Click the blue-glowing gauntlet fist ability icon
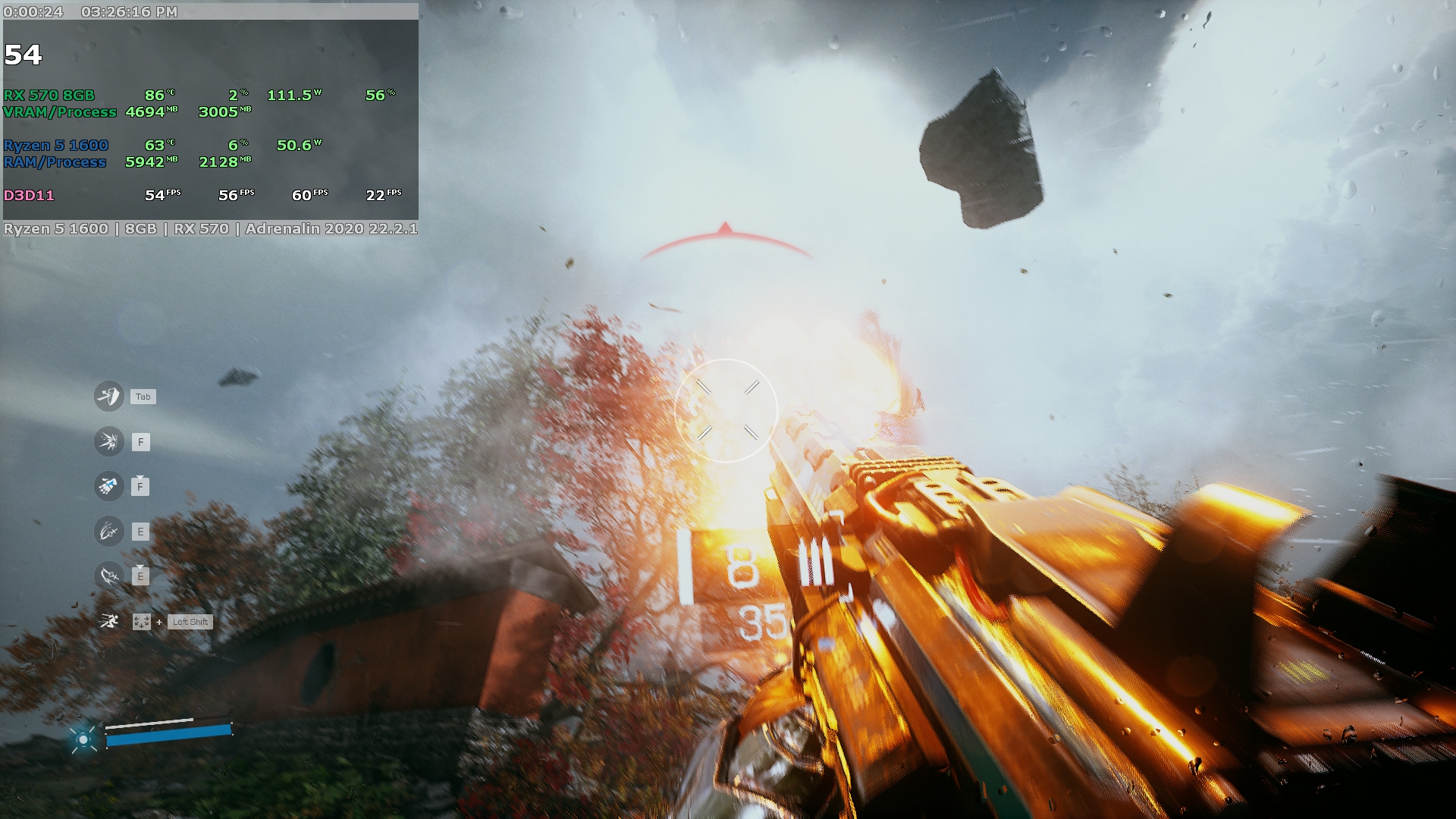Viewport: 1456px width, 819px height. point(108,486)
